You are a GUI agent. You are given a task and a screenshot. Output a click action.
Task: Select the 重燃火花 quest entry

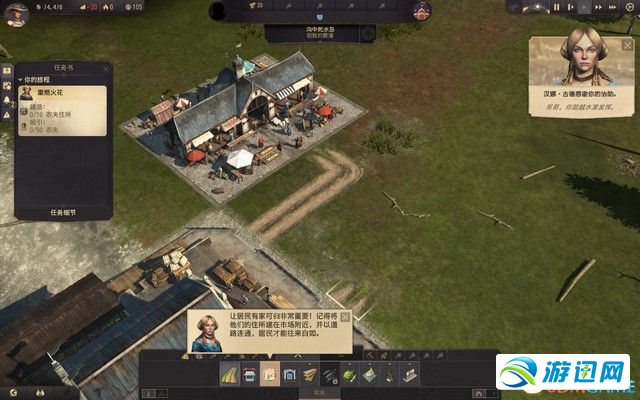click(62, 96)
